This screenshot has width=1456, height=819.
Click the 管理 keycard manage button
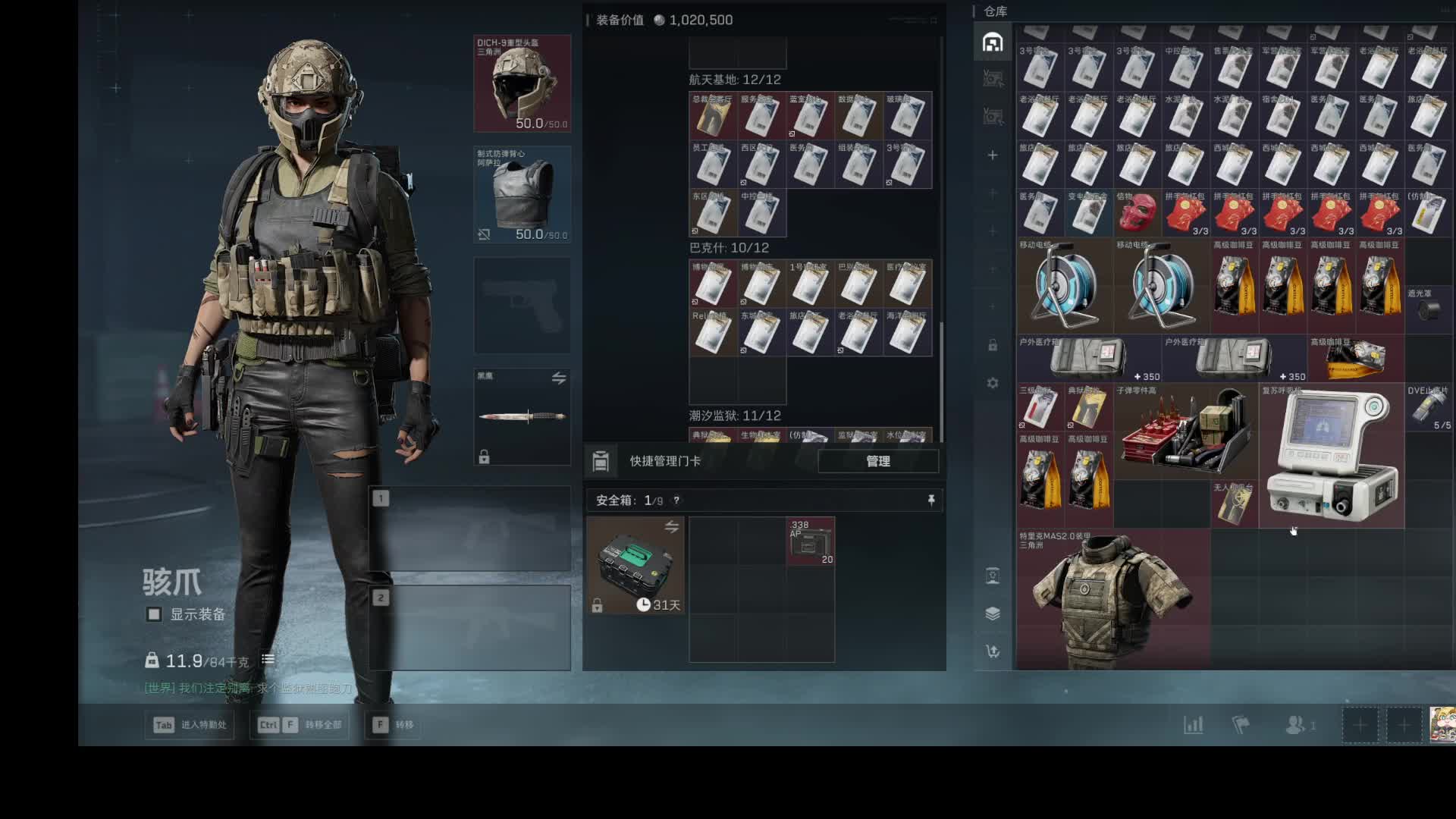coord(877,461)
